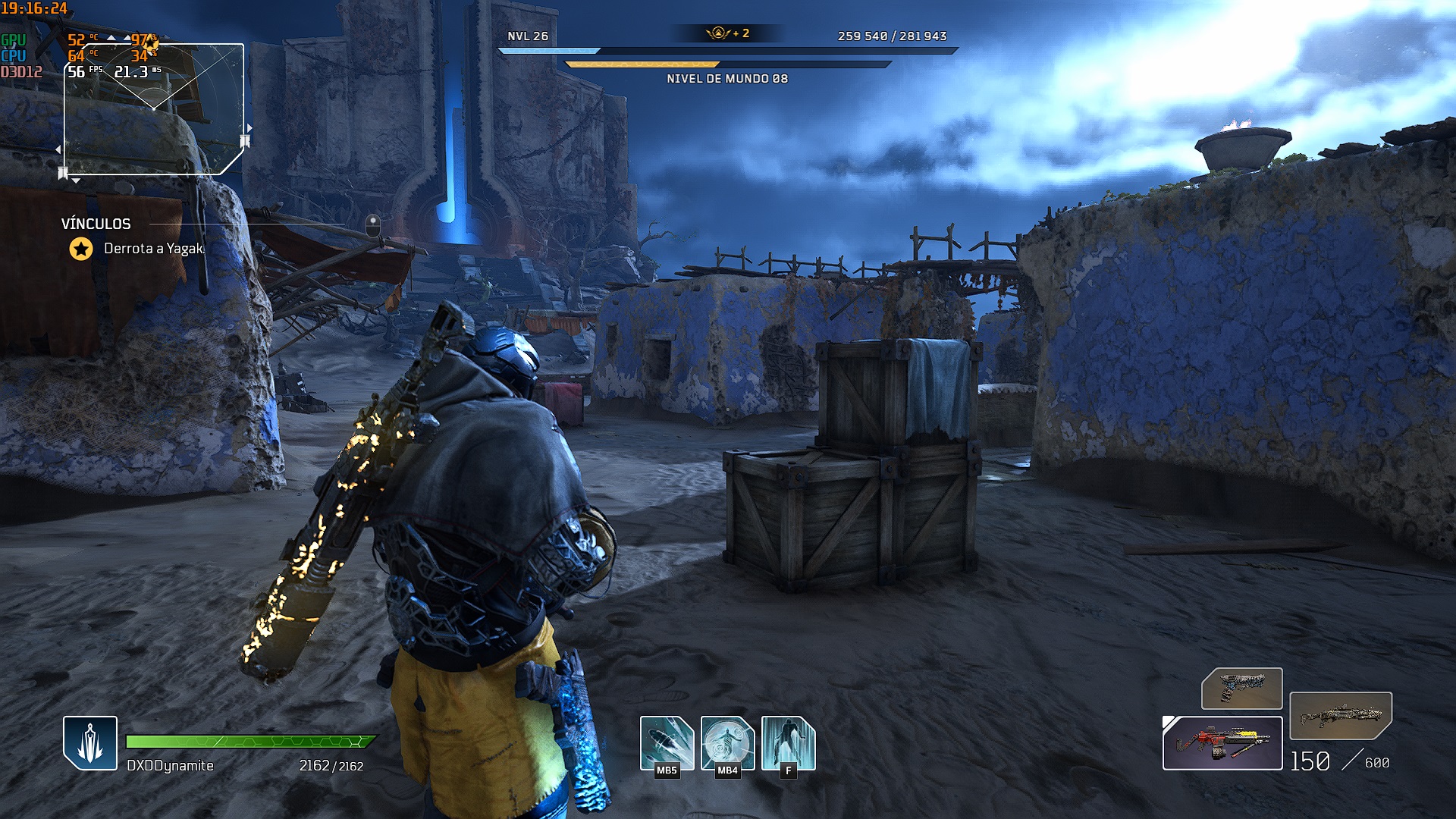
Task: Select the 'Derrota a Yagak' quest objective
Action: point(154,249)
